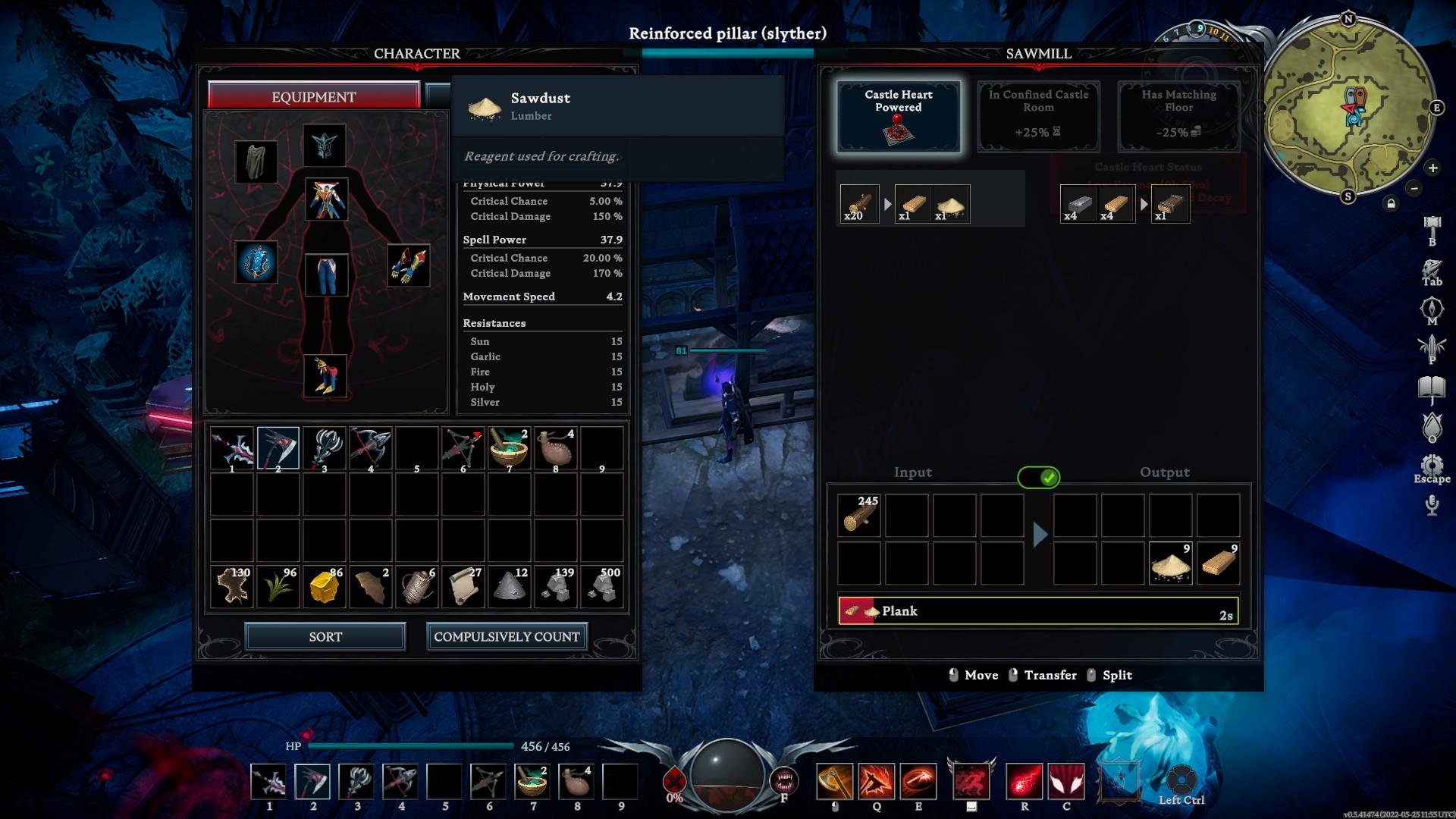Click the voice chat microphone icon
The height and width of the screenshot is (819, 1456).
pos(1431,503)
